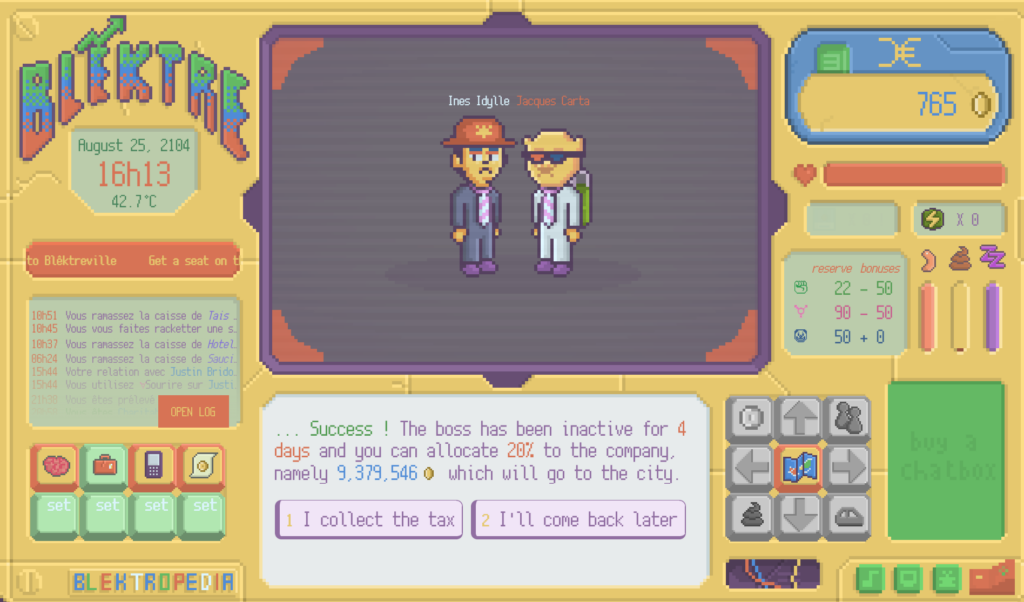Move left with the left arrow button
Image resolution: width=1024 pixels, height=602 pixels.
click(x=751, y=466)
